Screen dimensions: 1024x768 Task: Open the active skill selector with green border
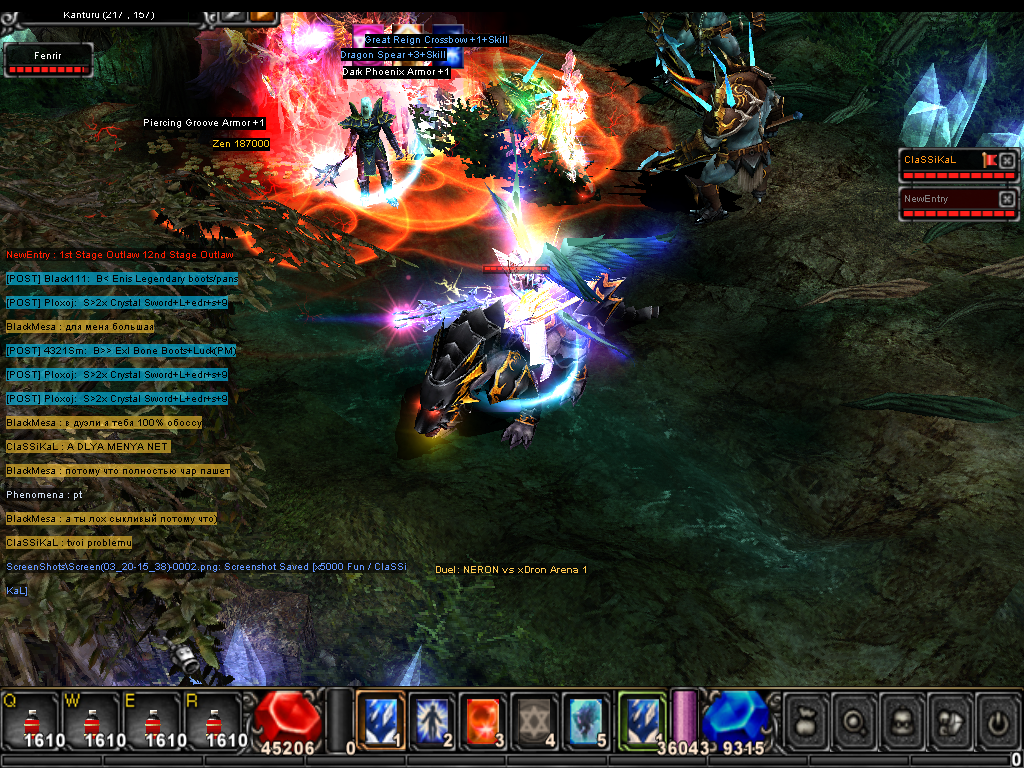pyautogui.click(x=642, y=720)
